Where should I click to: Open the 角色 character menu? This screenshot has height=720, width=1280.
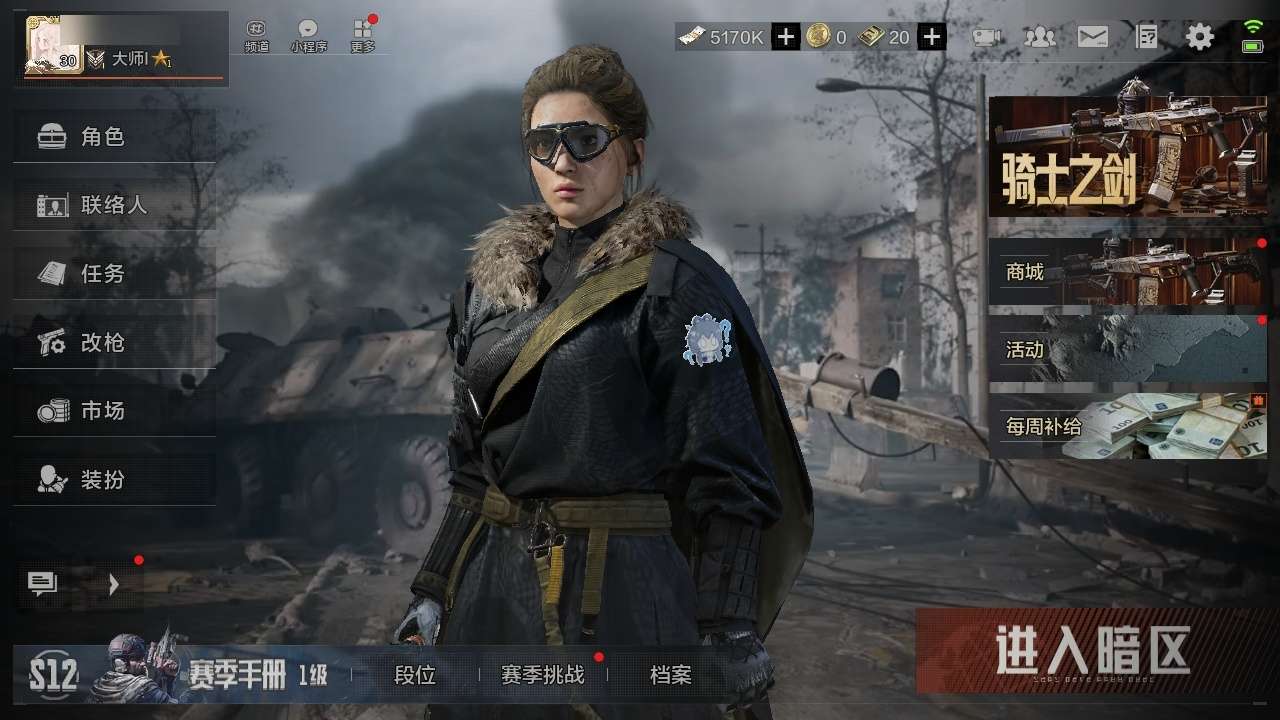tap(114, 137)
